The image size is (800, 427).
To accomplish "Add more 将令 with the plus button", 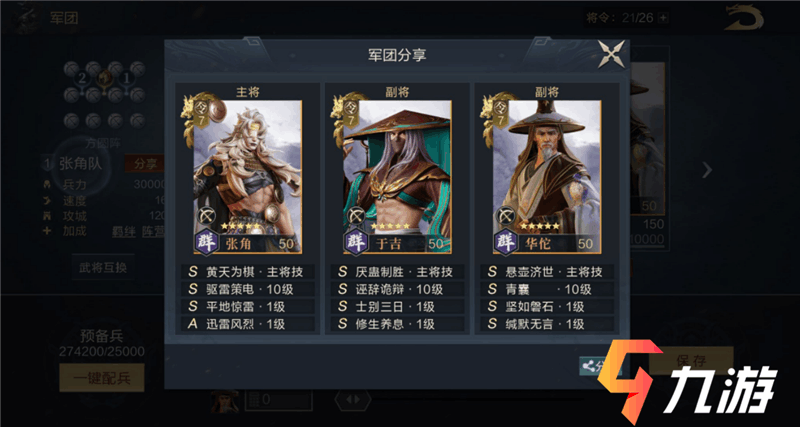I will coord(664,17).
